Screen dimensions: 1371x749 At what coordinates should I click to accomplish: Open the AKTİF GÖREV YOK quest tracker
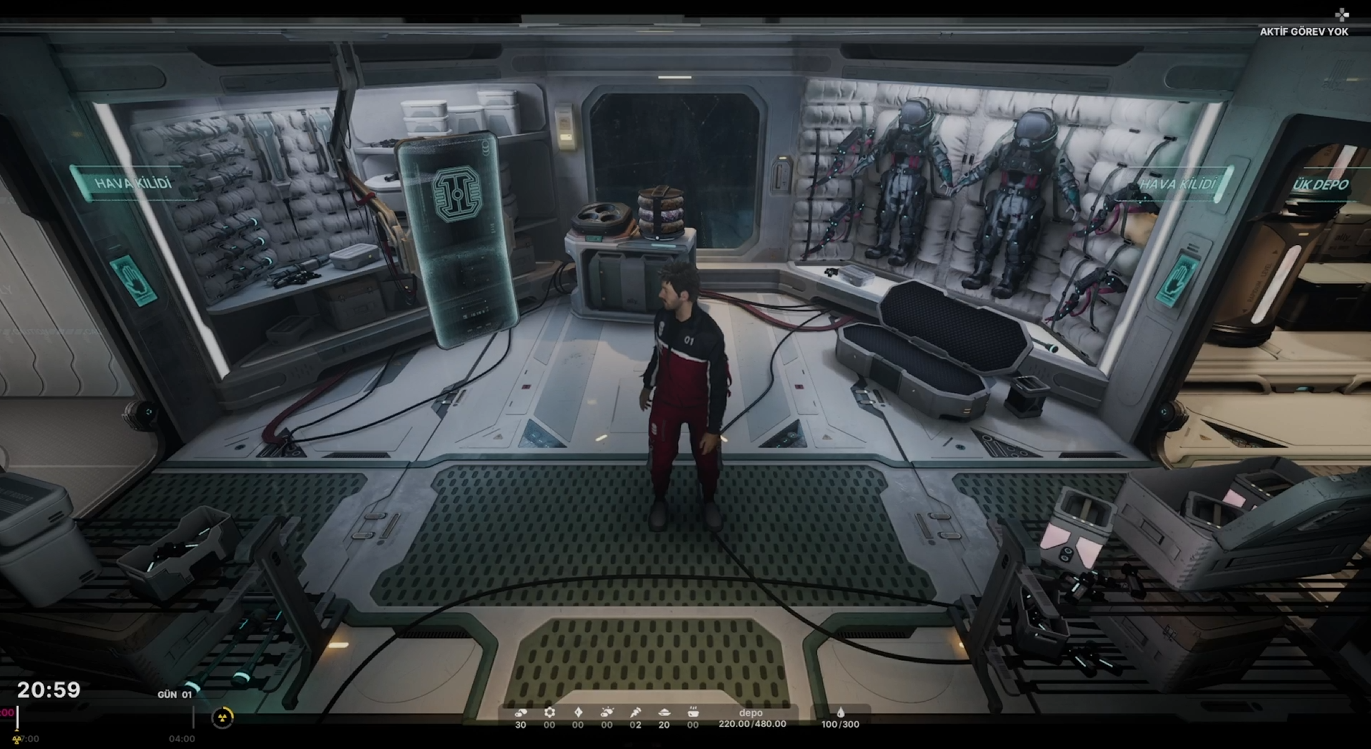1303,32
